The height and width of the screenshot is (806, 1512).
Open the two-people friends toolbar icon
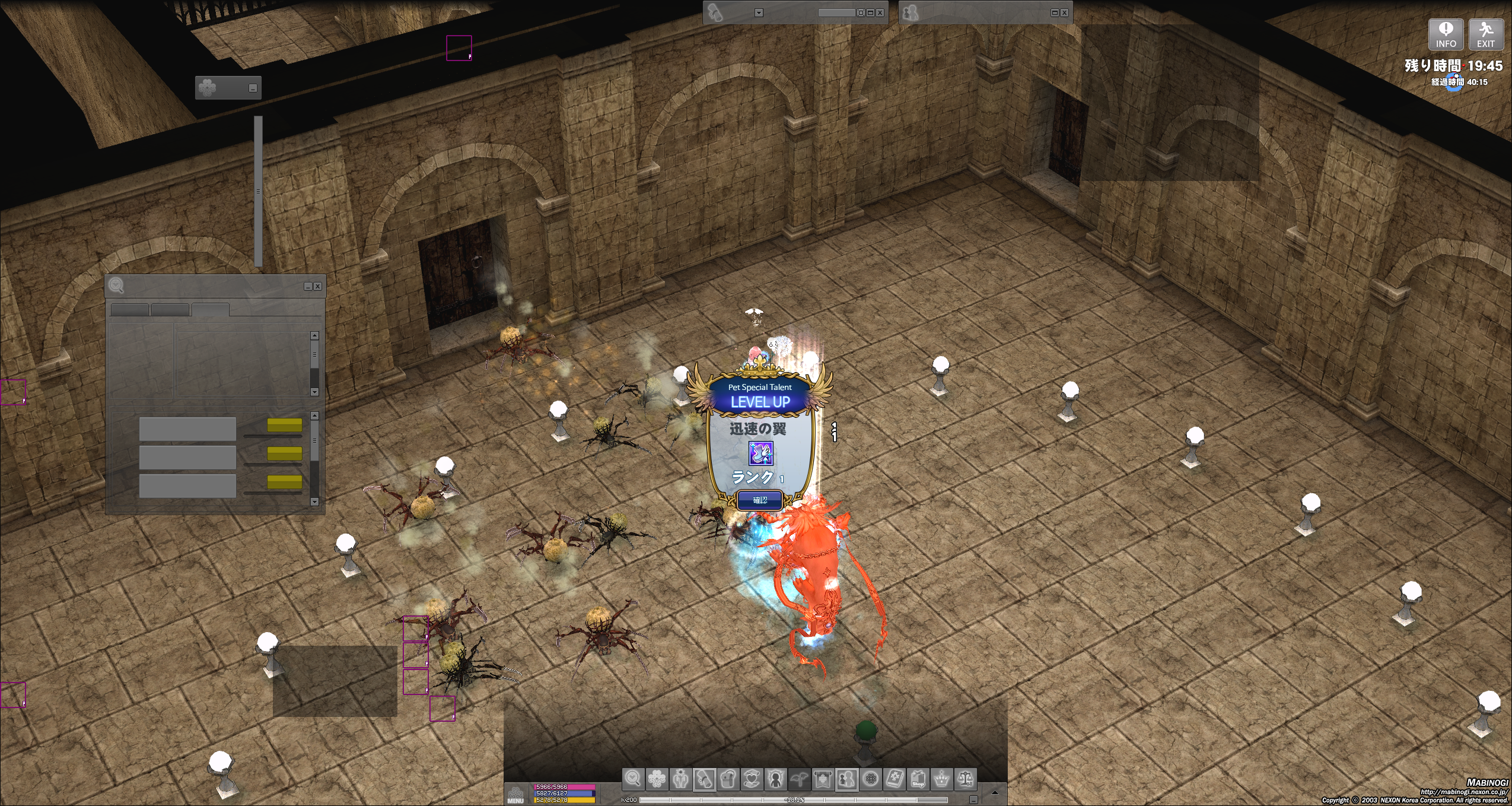[x=846, y=778]
